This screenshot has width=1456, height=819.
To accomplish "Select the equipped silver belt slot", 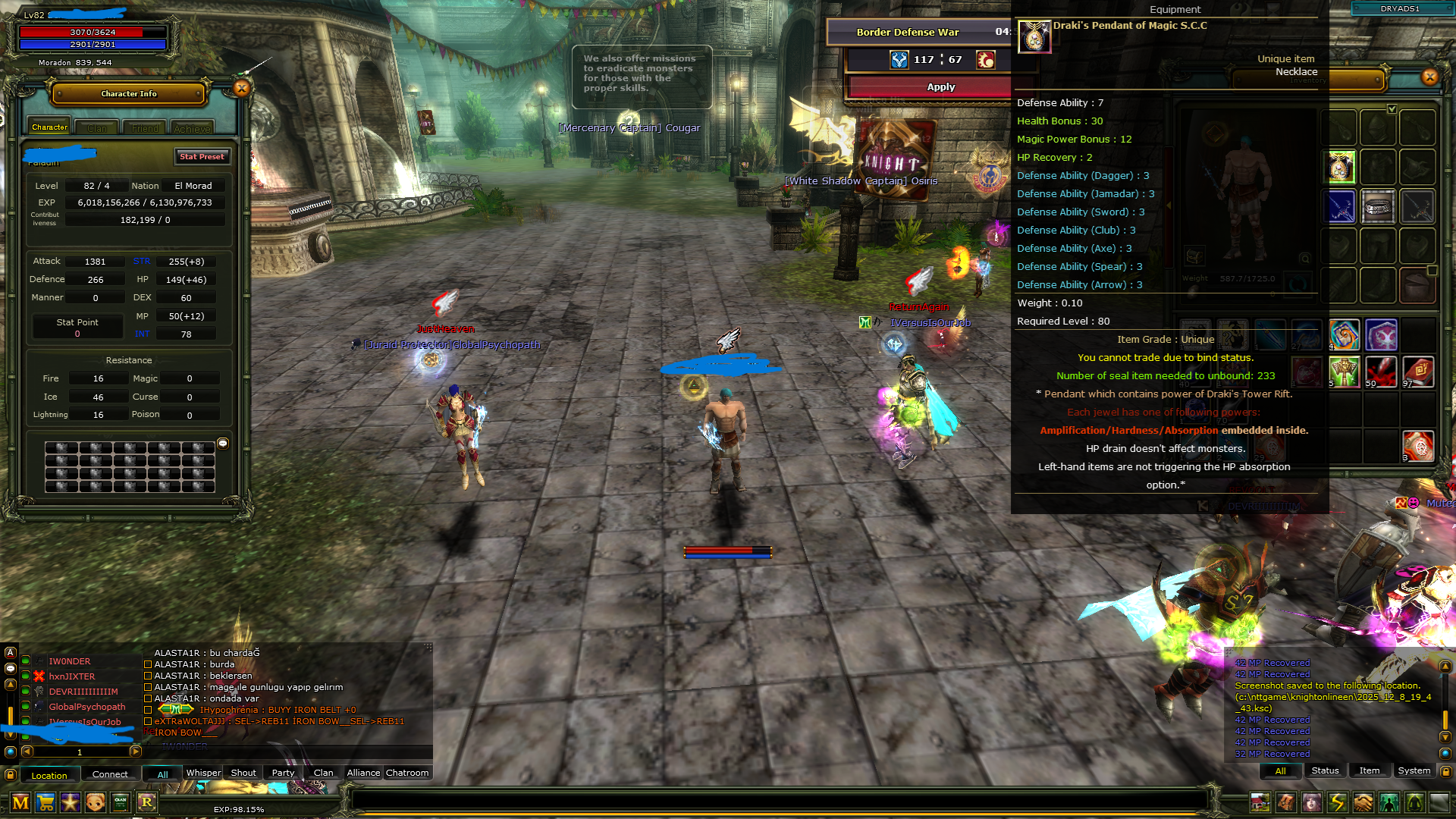I will [x=1378, y=206].
